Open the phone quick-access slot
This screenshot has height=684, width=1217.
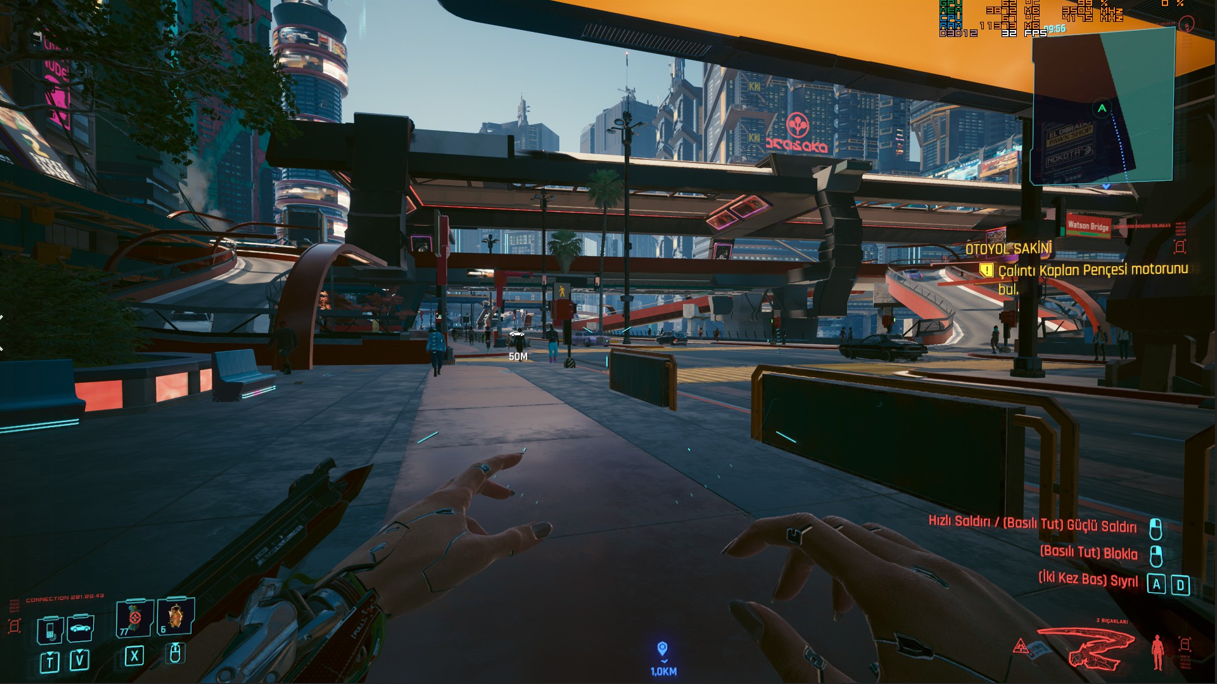[50, 630]
